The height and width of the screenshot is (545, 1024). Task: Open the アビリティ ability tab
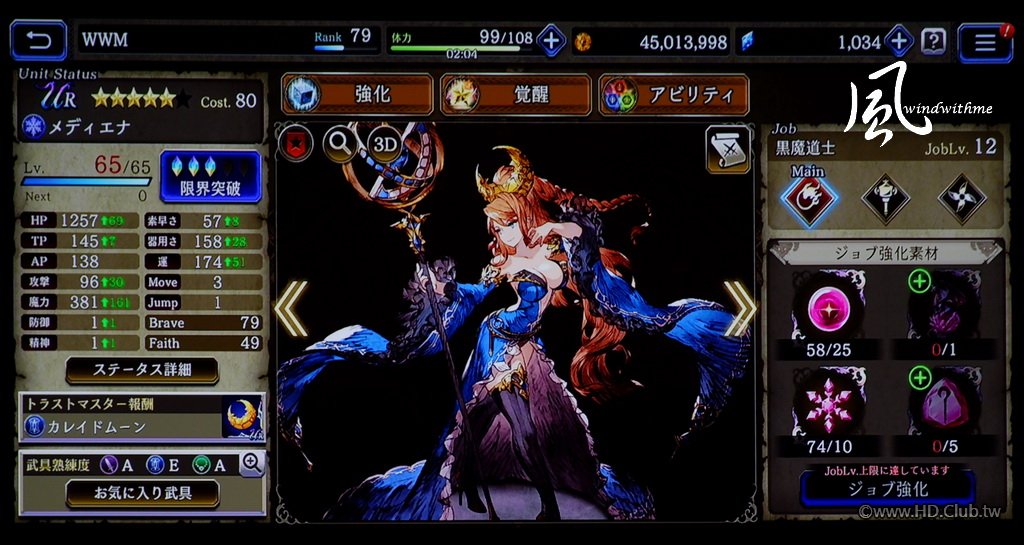(673, 95)
